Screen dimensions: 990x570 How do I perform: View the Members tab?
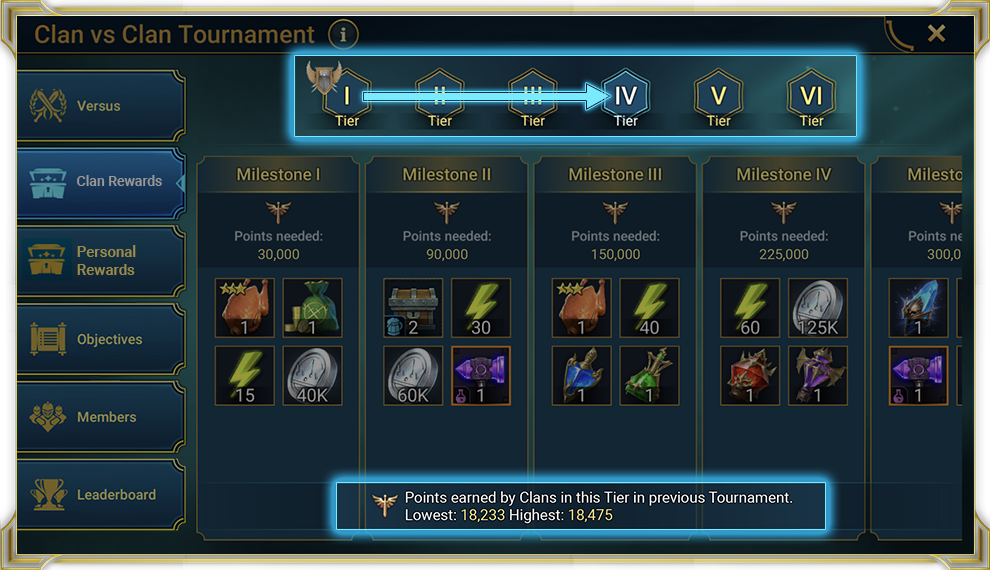(x=101, y=417)
